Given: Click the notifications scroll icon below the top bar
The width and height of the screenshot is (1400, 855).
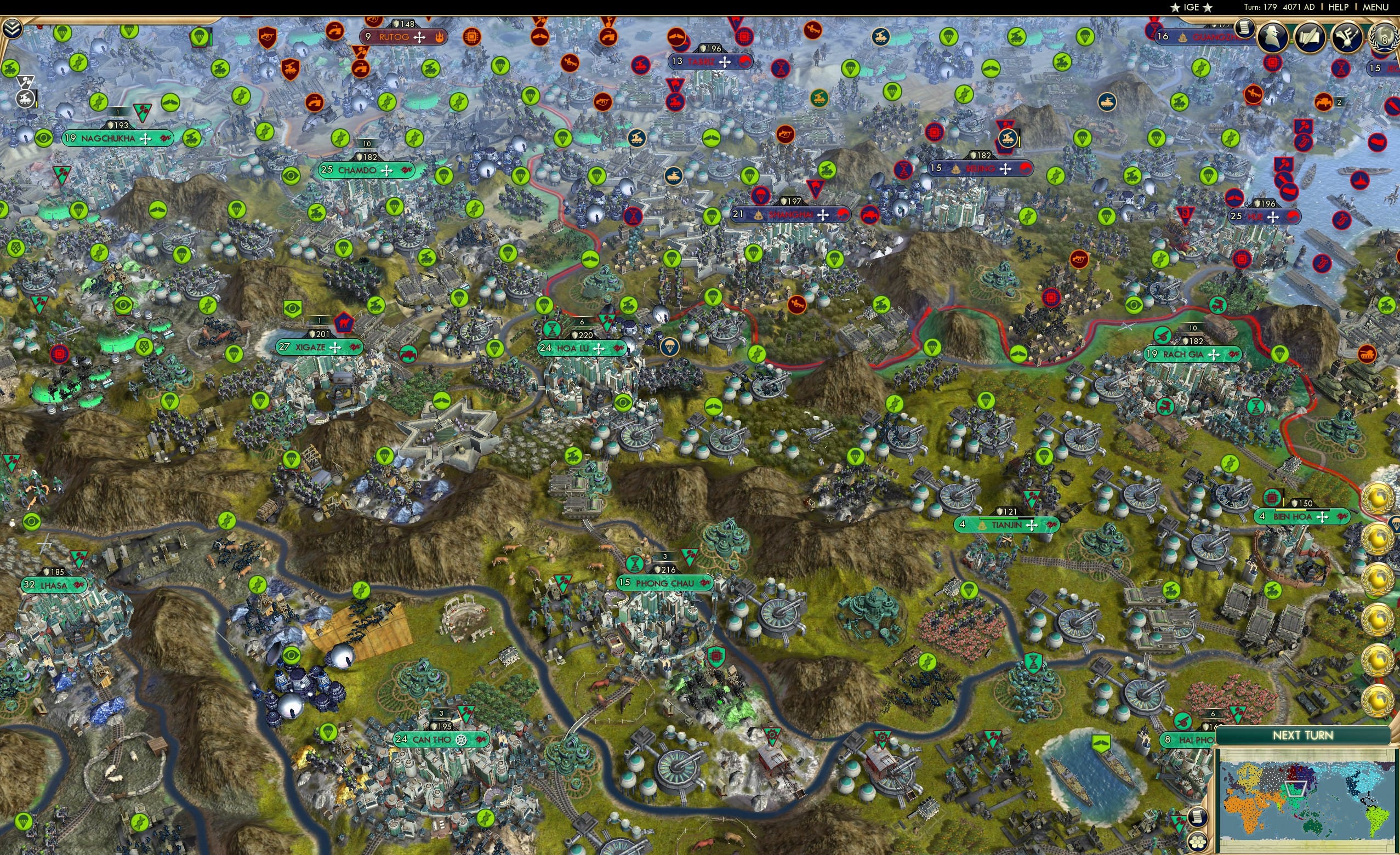Looking at the screenshot, I should pos(1245,30).
